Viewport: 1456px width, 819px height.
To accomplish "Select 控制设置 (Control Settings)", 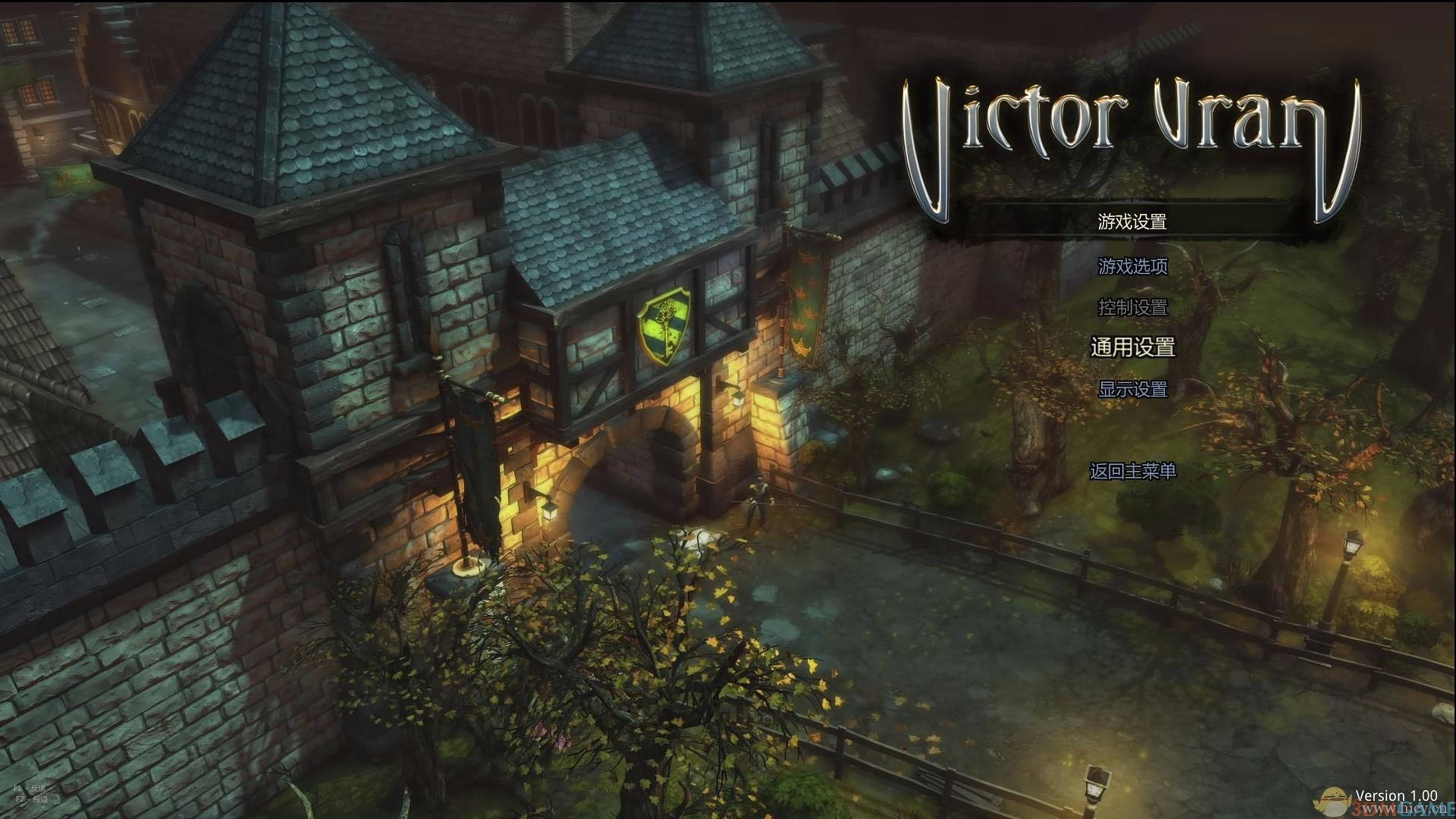I will tap(1132, 307).
